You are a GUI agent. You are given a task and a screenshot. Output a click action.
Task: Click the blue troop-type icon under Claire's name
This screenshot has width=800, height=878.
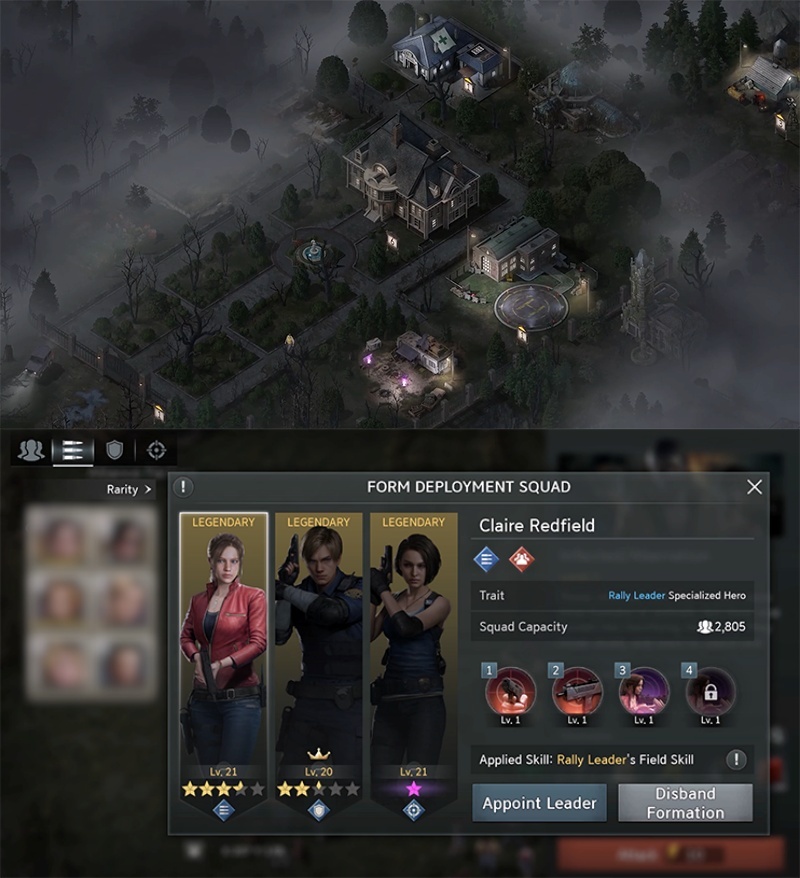(x=486, y=559)
